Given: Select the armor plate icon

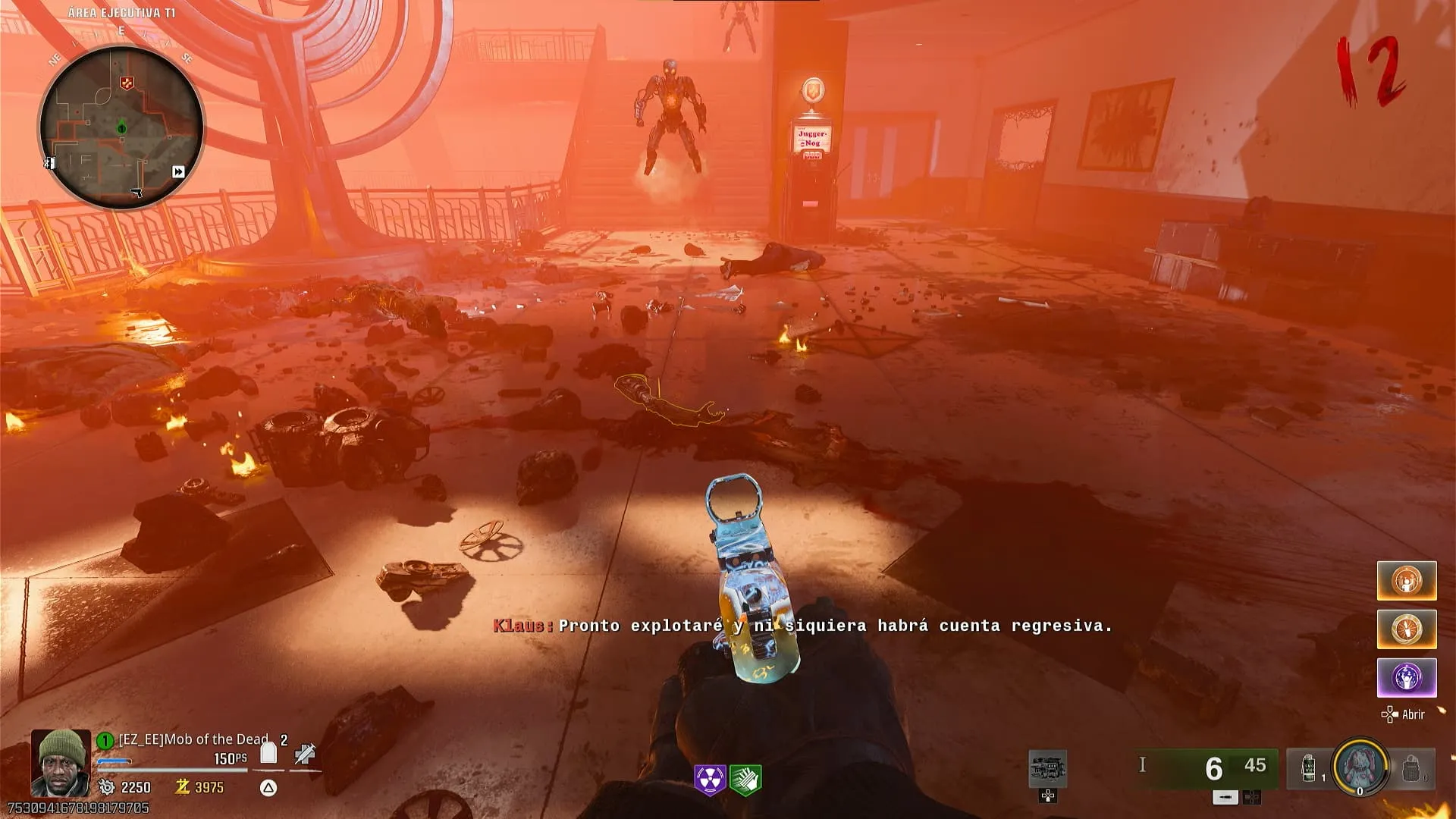Looking at the screenshot, I should click(x=268, y=753).
